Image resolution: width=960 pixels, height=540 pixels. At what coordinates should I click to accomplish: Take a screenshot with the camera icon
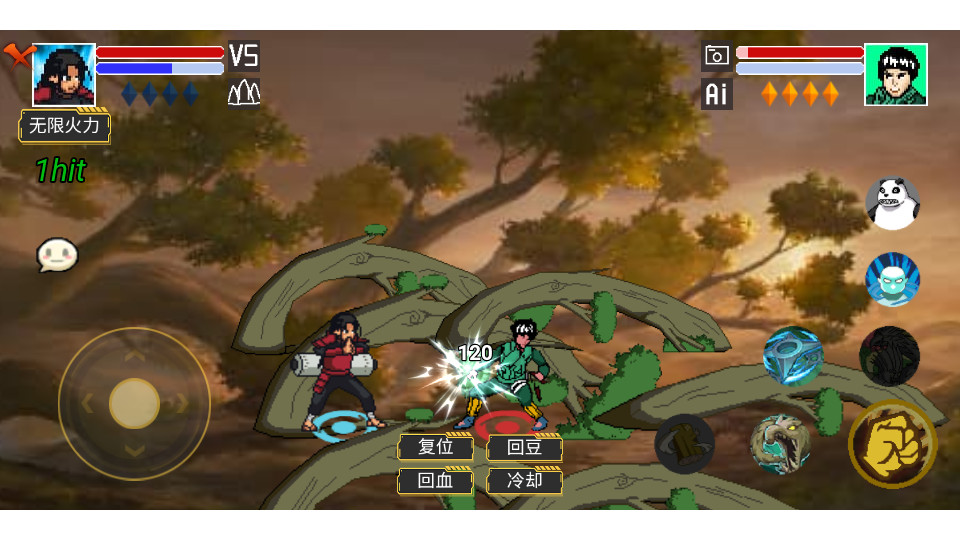tap(716, 55)
